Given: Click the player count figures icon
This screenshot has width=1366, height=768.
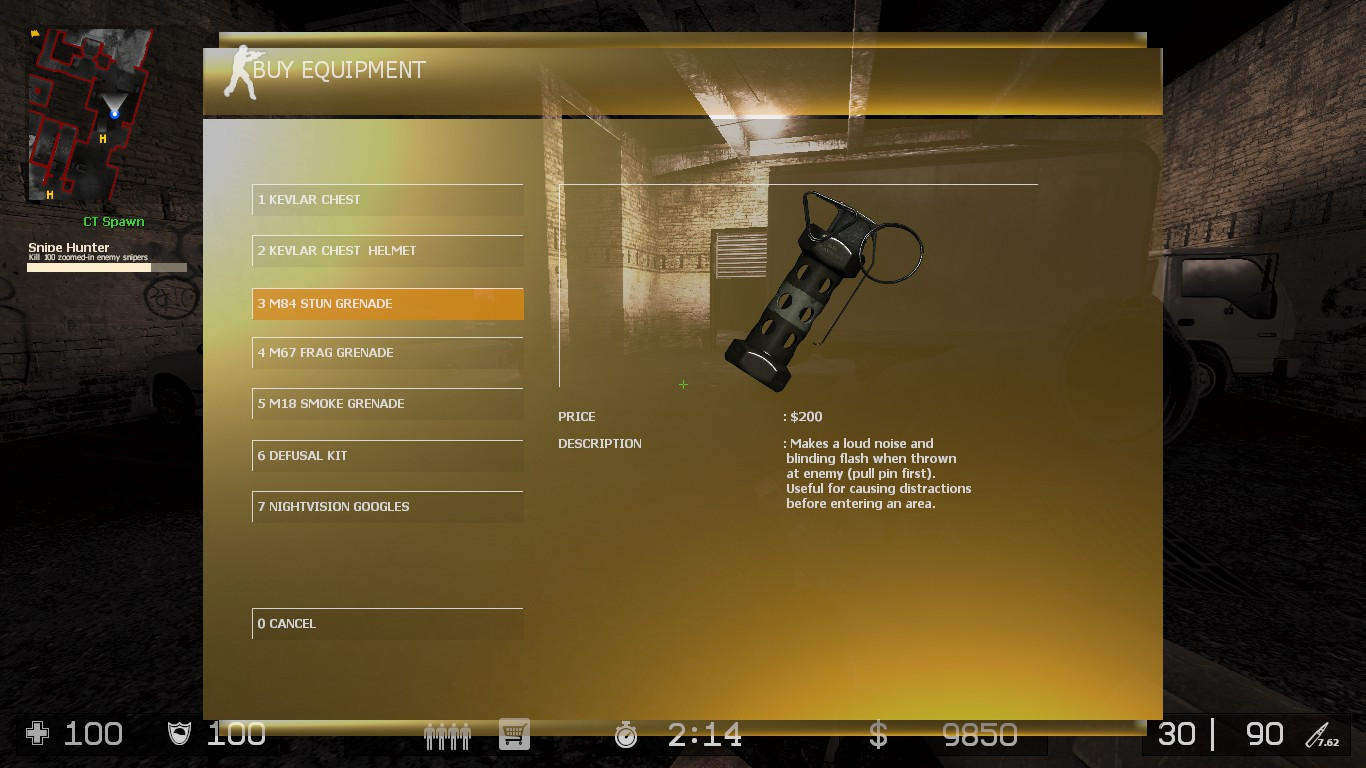Looking at the screenshot, I should 447,734.
